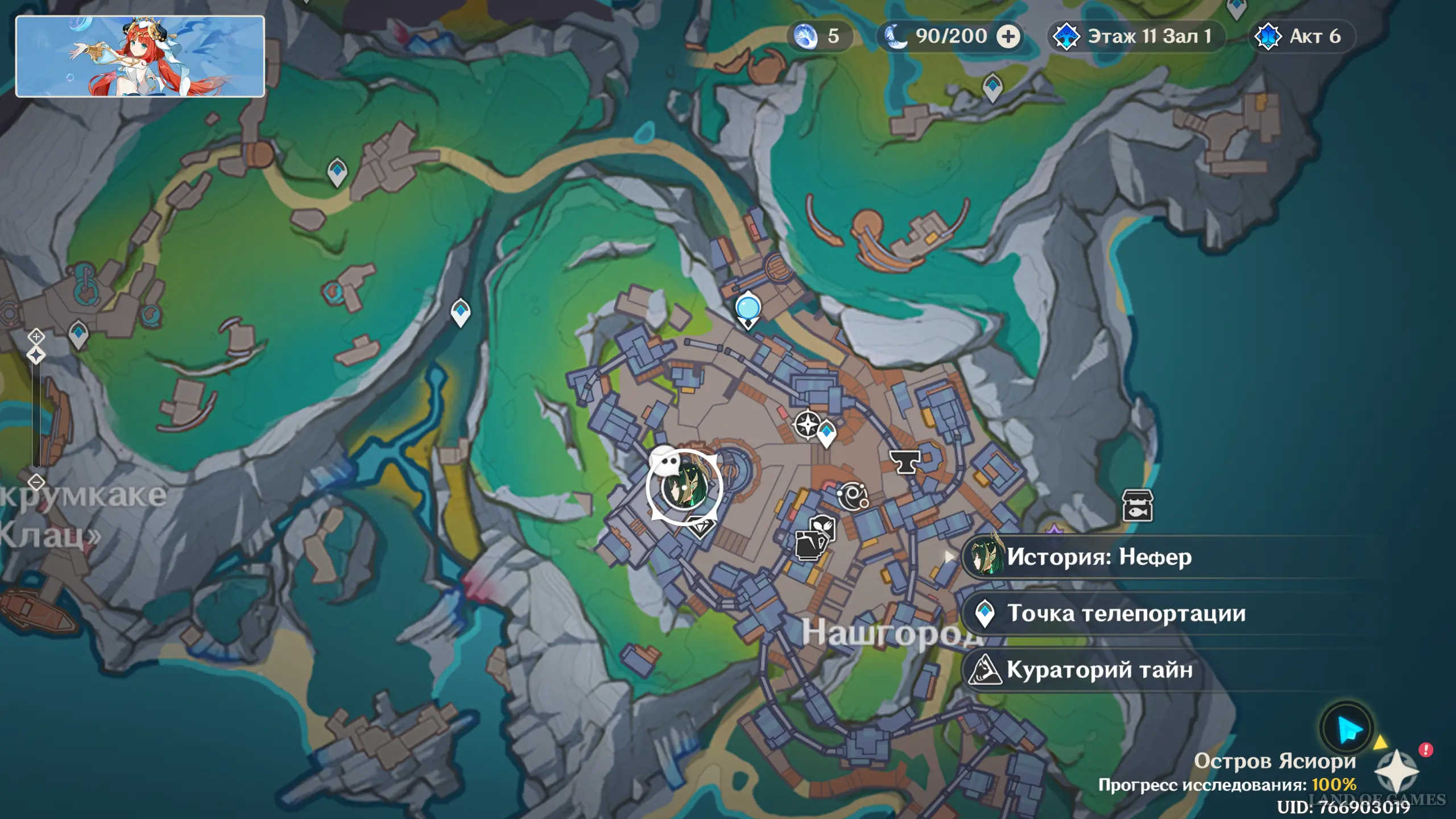
Task: Select the compass star guild marker
Action: coord(807,424)
